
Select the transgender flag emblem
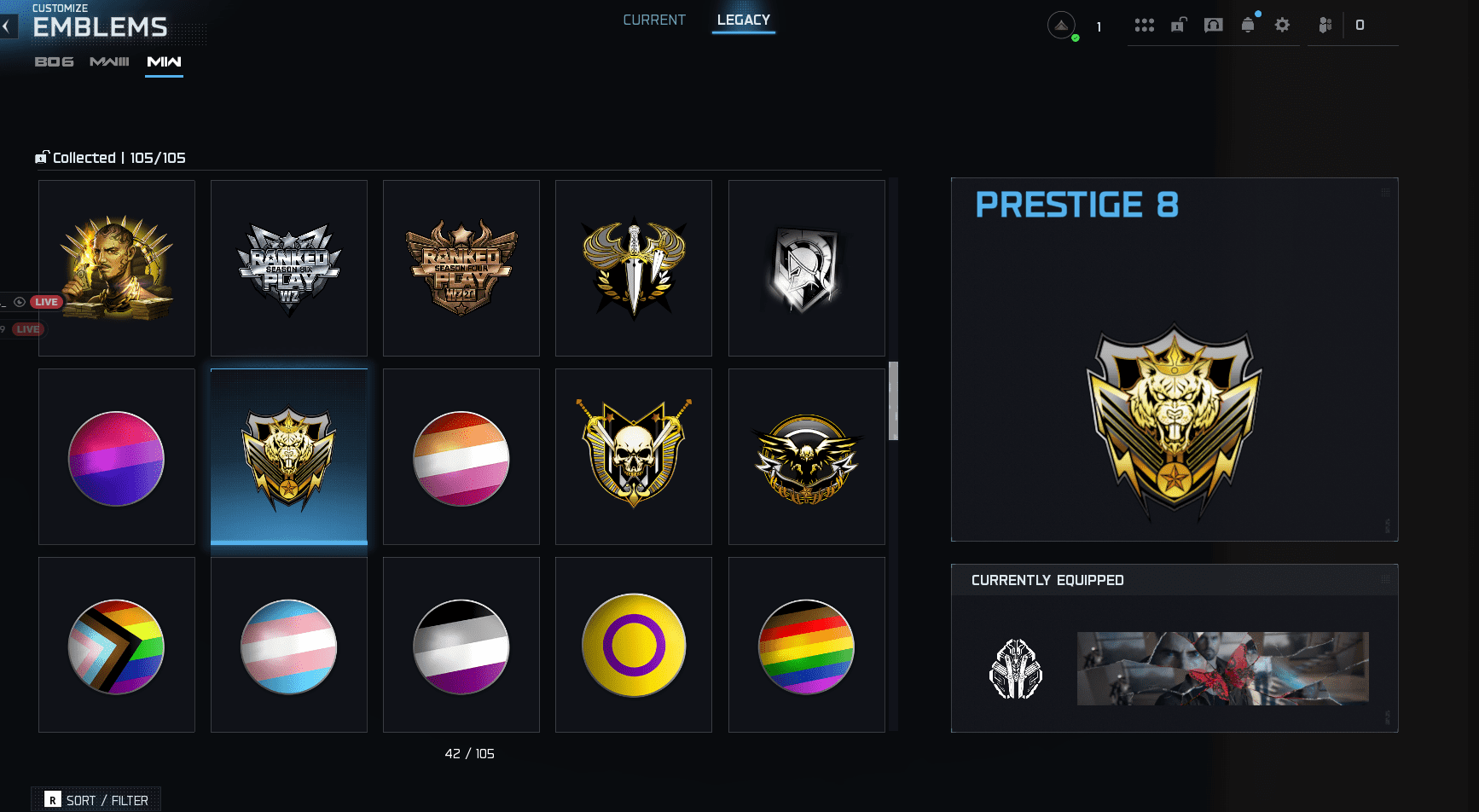[288, 645]
